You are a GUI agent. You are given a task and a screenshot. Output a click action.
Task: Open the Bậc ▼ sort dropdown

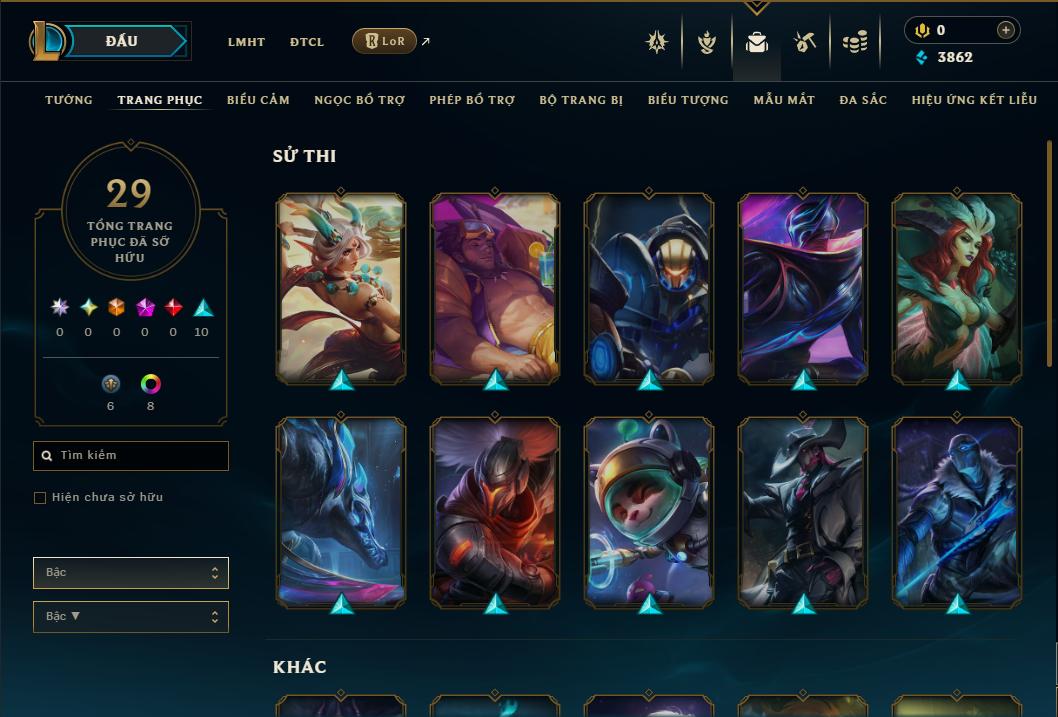(131, 617)
